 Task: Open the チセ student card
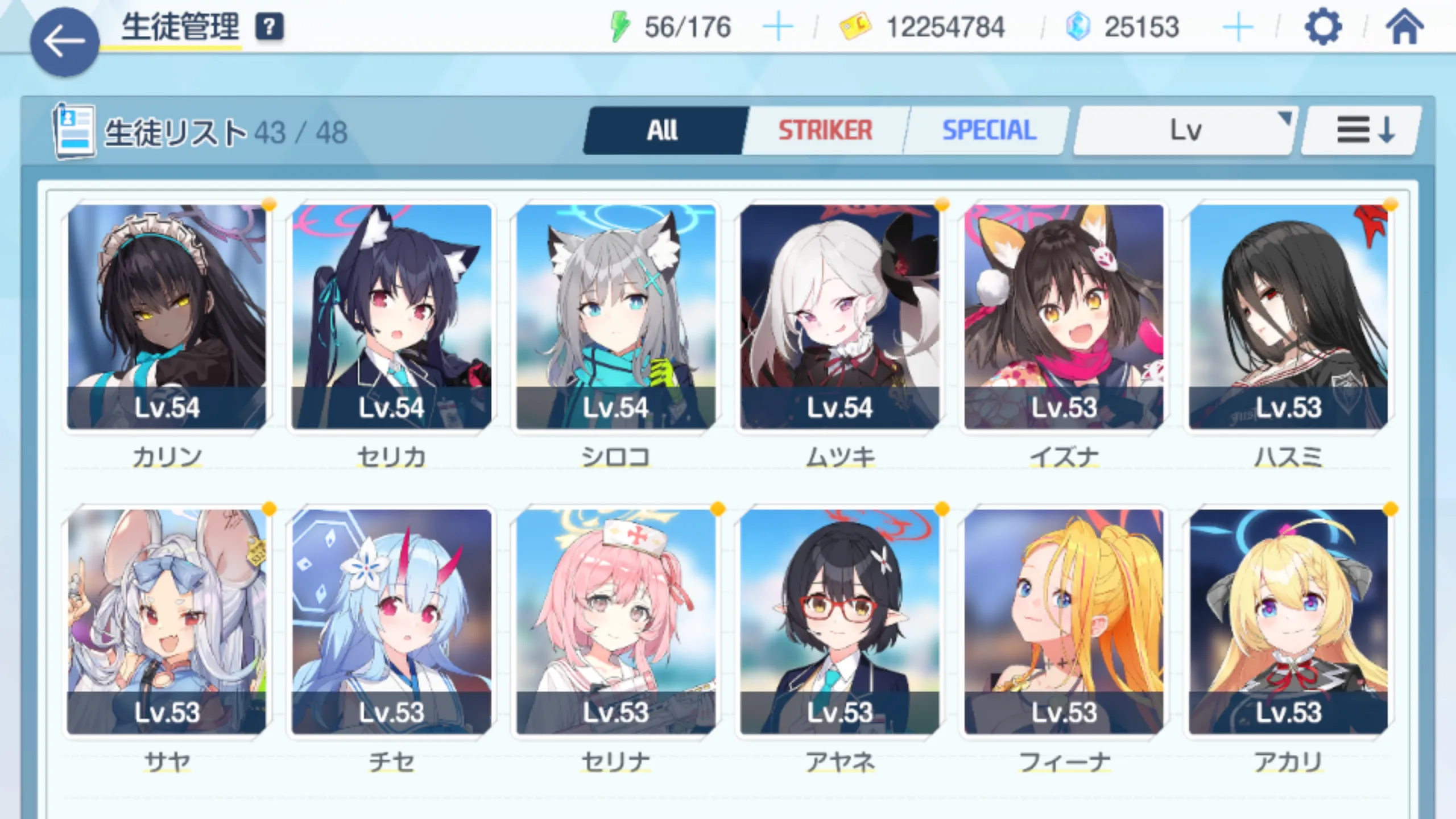391,621
